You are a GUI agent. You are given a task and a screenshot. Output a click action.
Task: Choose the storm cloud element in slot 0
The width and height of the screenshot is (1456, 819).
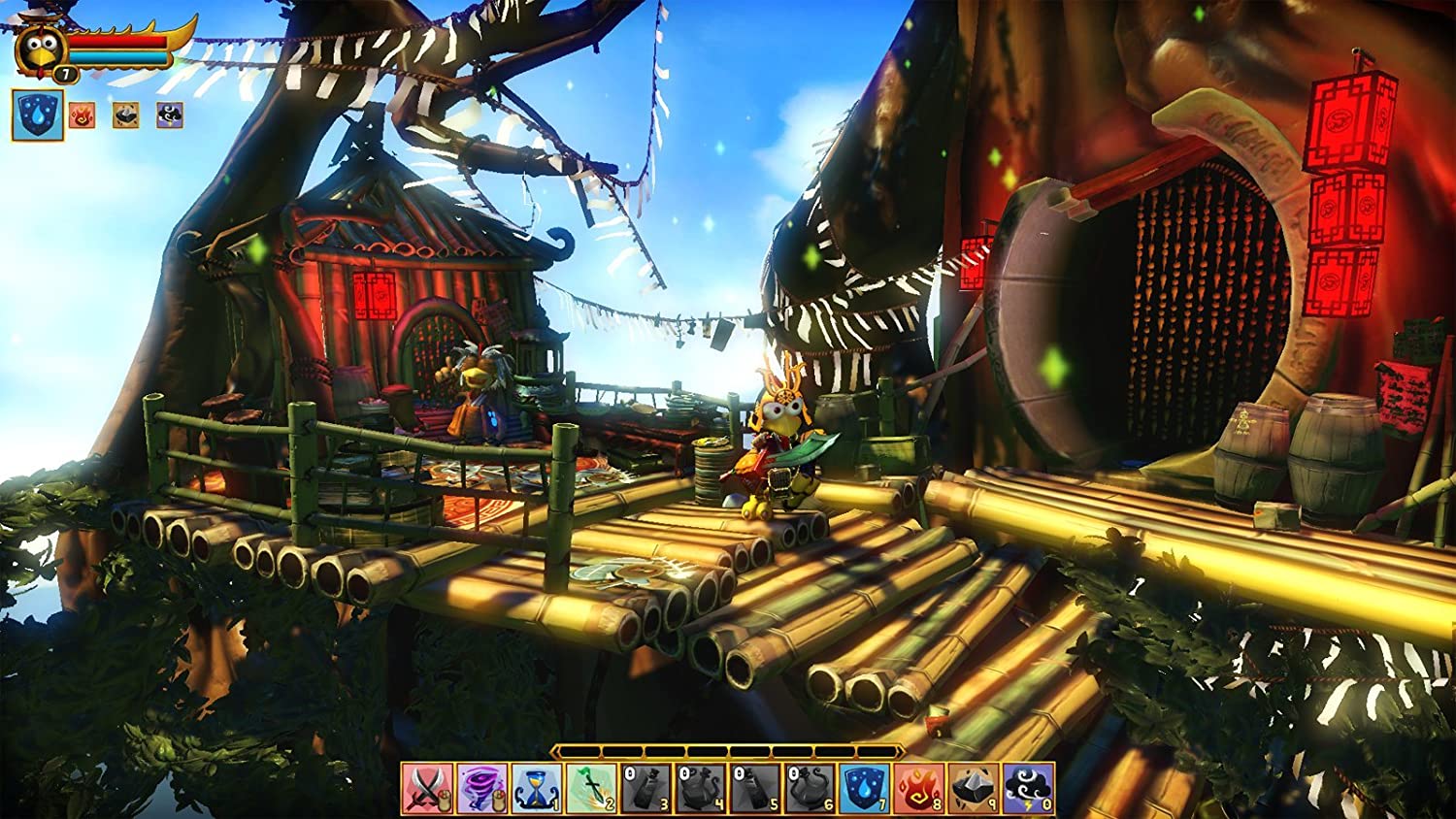tap(1028, 788)
